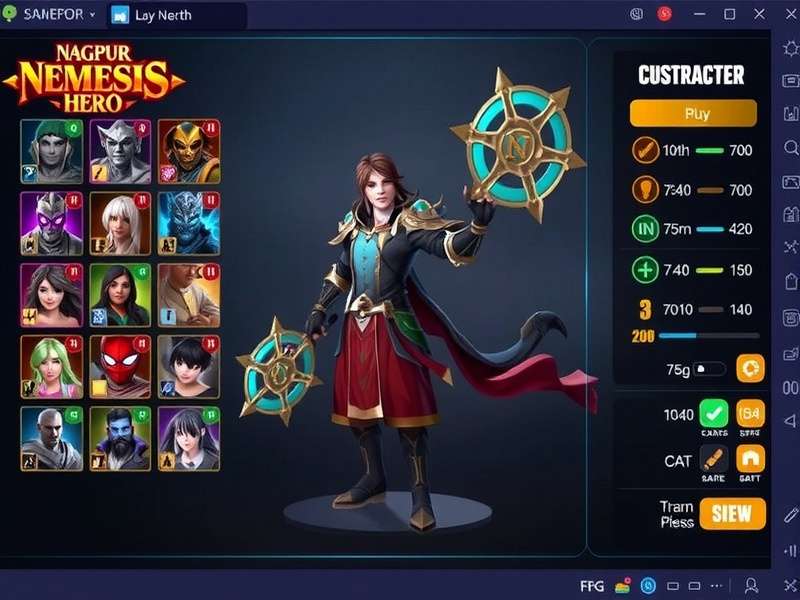Click the orange SIEW button

click(x=732, y=514)
